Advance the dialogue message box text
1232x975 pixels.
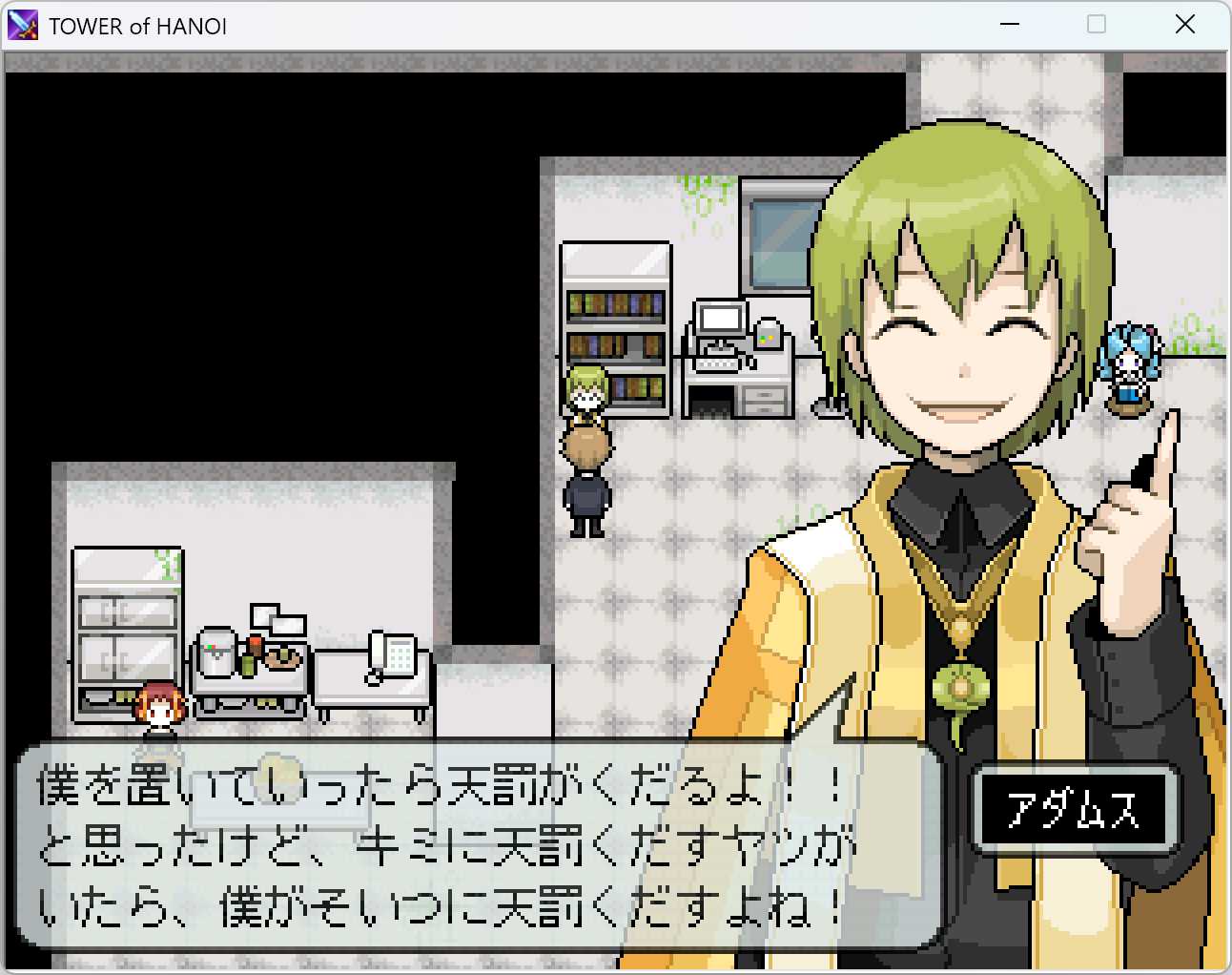pos(477,845)
